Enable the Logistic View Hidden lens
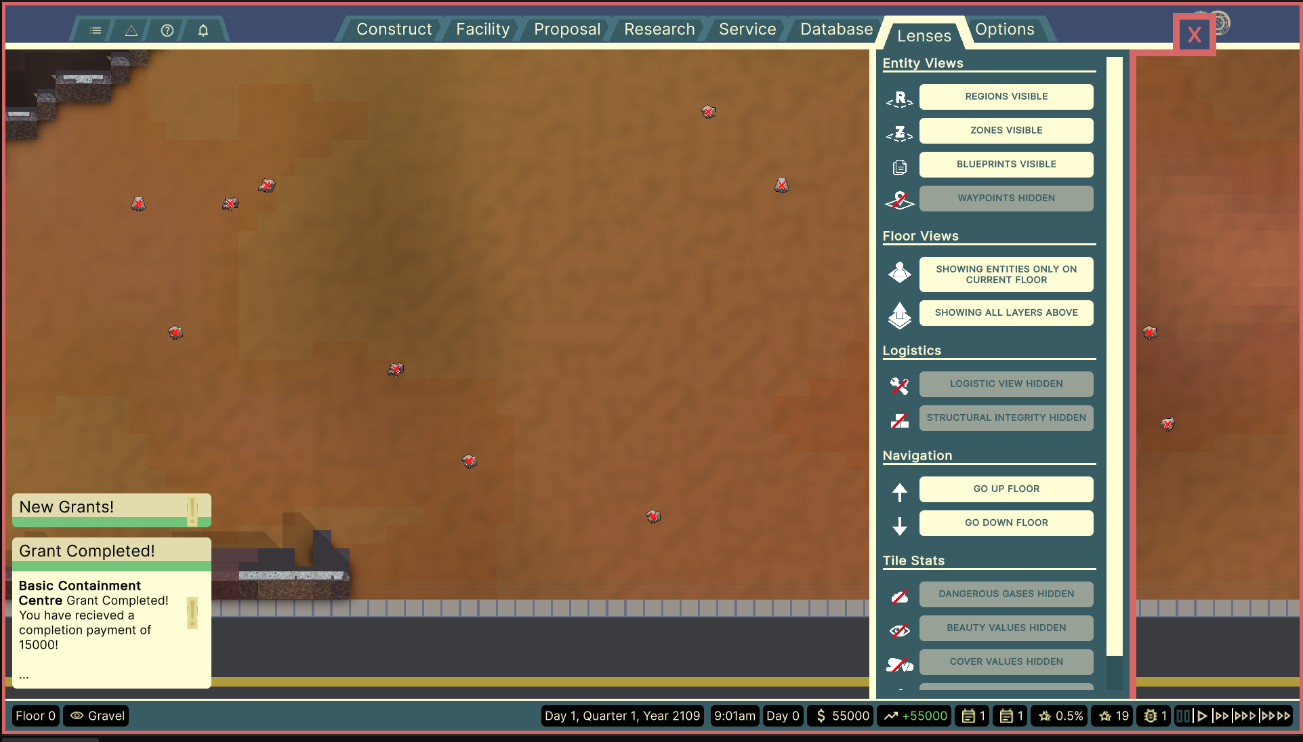Viewport: 1303px width, 742px height. point(1006,384)
